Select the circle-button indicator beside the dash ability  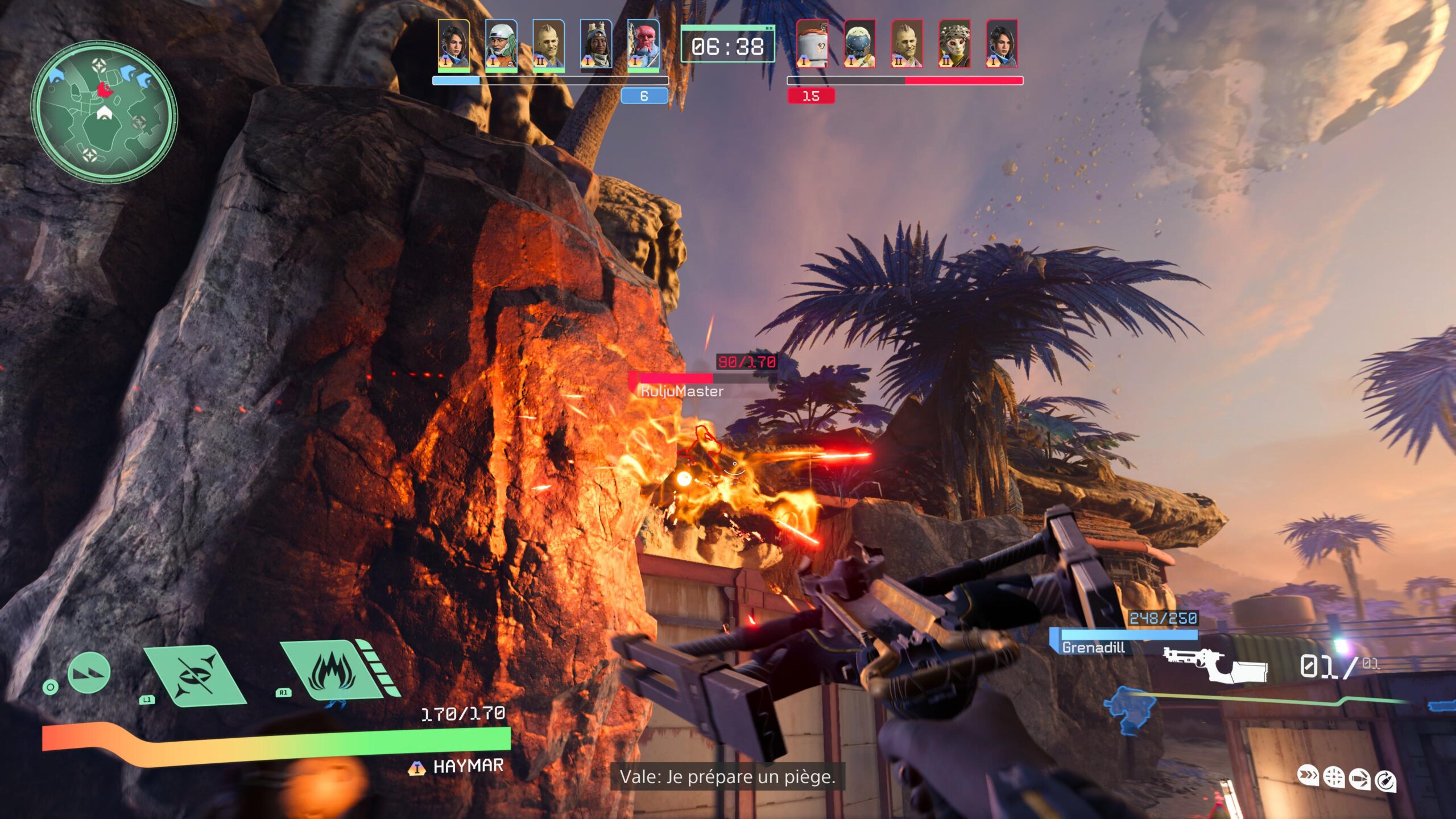(x=51, y=688)
